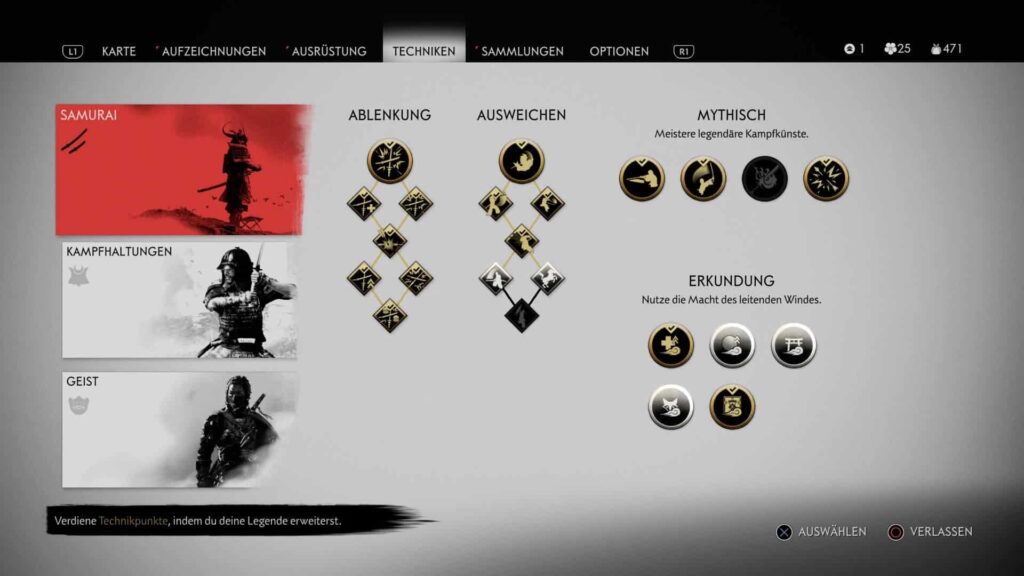Pick the health cross wind skill
Screen dimensions: 1024x576
[x=671, y=345]
